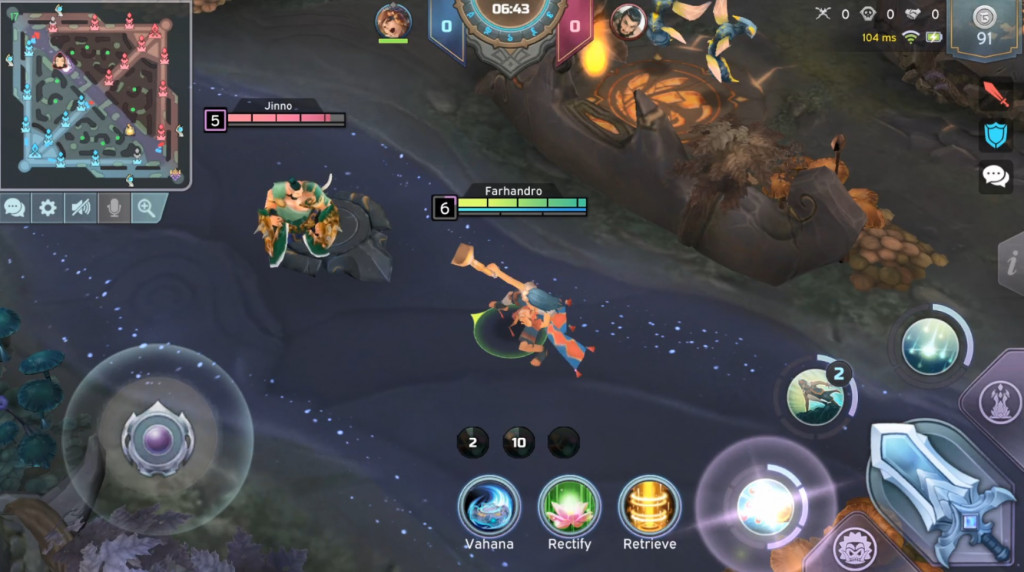Open the shop via the 91 gold banner
1024x572 pixels.
coord(984,30)
